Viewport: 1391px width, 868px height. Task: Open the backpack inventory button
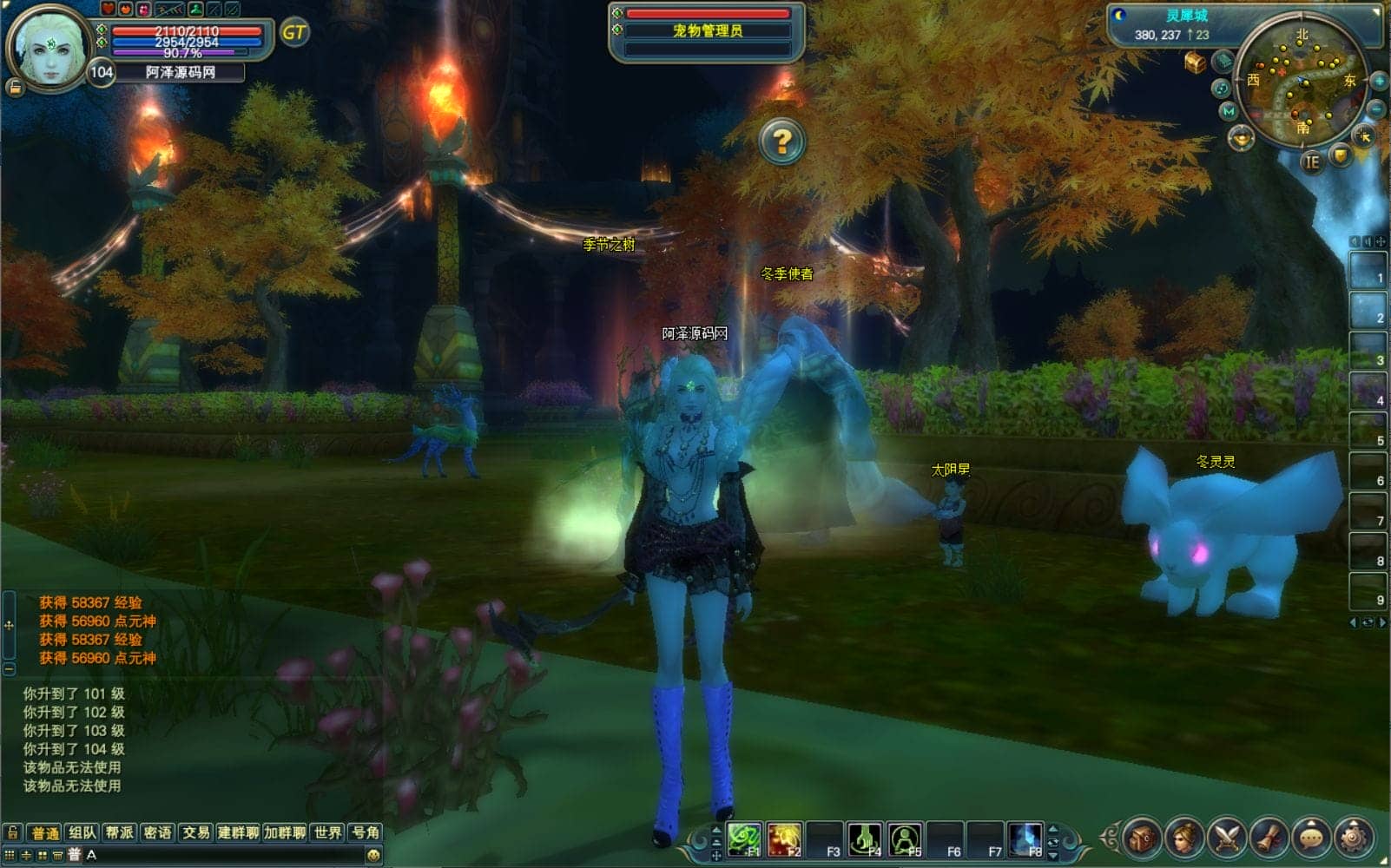1143,838
